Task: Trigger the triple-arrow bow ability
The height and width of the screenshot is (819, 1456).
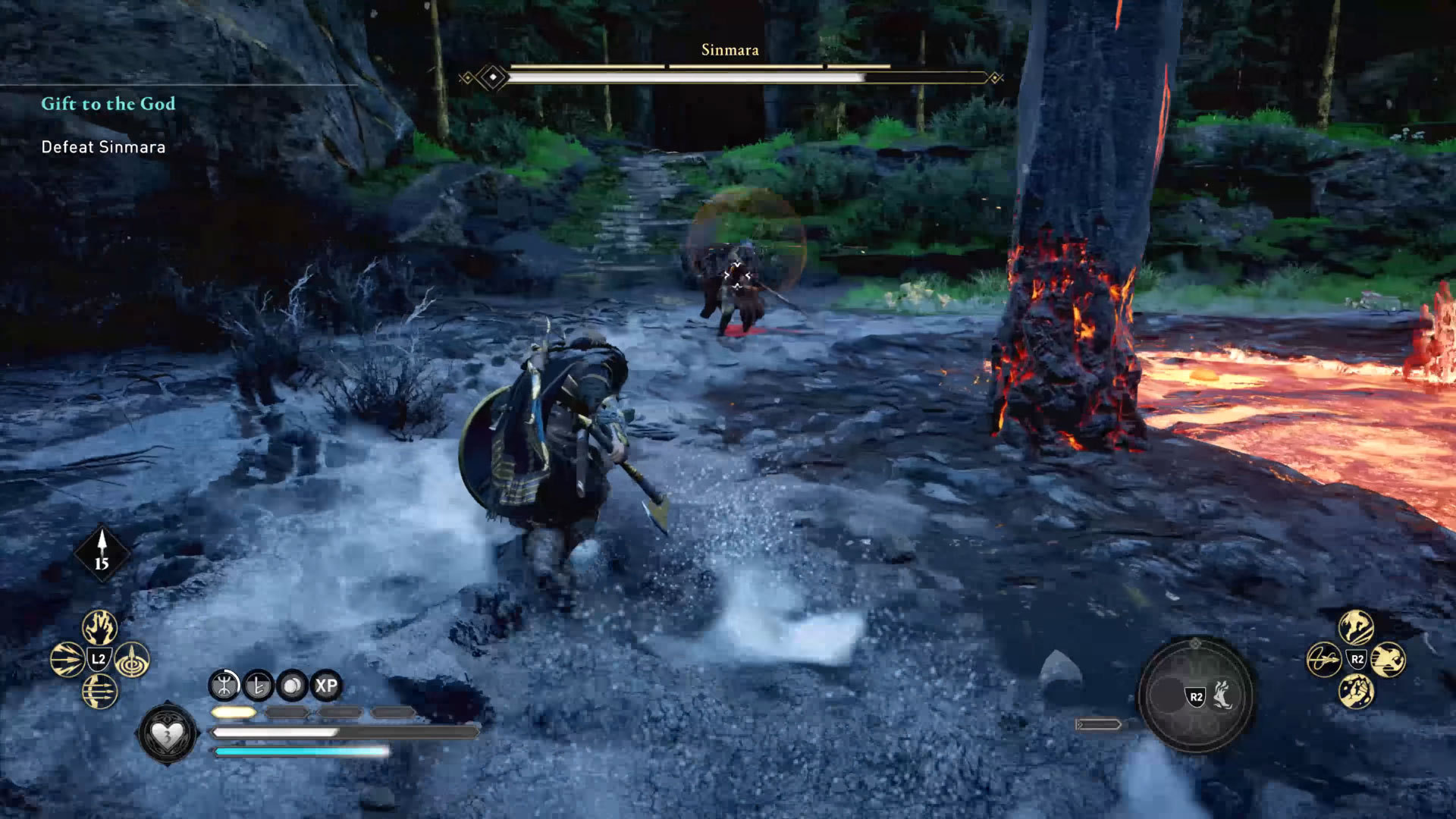Action: (99, 691)
